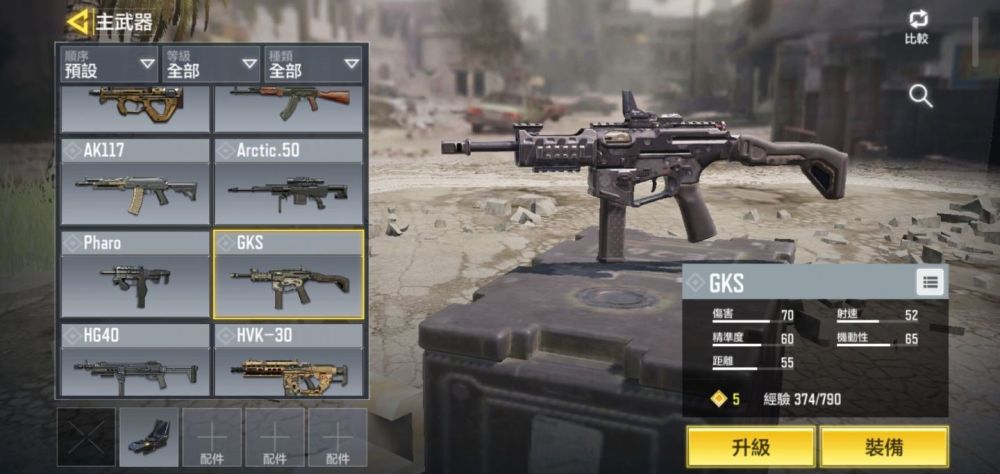Click the 升級 upgrade button

click(x=751, y=446)
